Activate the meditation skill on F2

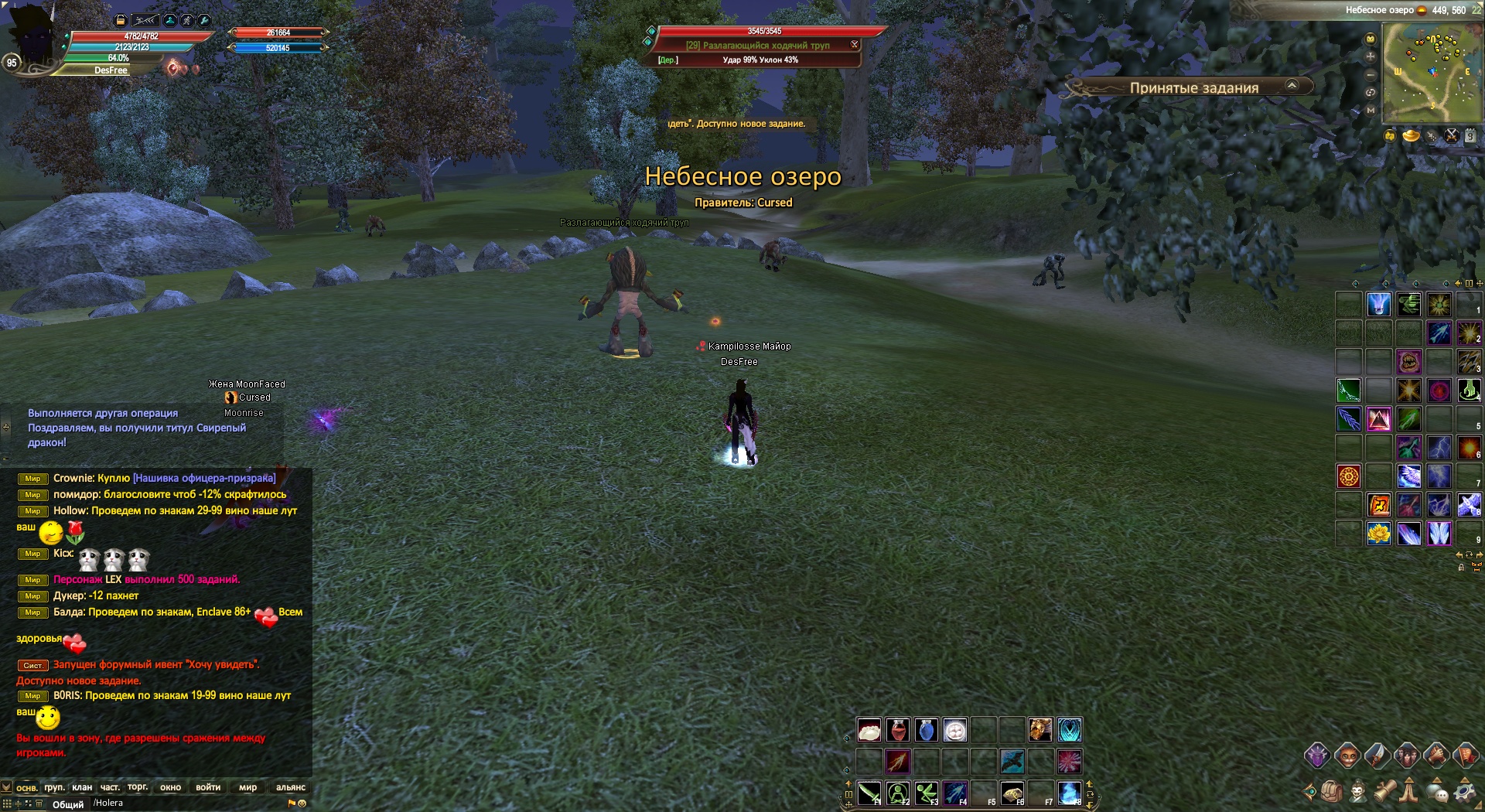pos(898,793)
